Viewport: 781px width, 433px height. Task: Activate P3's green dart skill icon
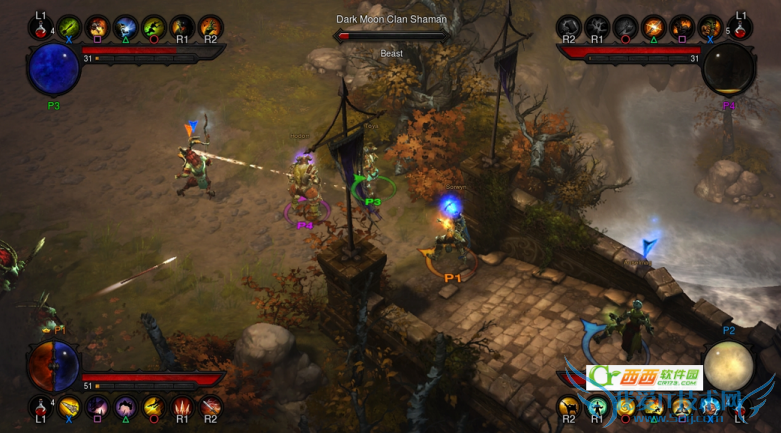69,27
